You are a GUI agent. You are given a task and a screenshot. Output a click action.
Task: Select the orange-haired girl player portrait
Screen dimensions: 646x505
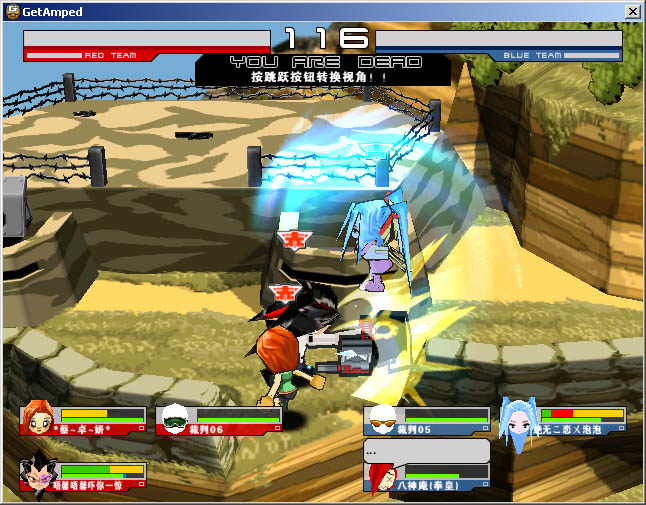click(x=39, y=418)
